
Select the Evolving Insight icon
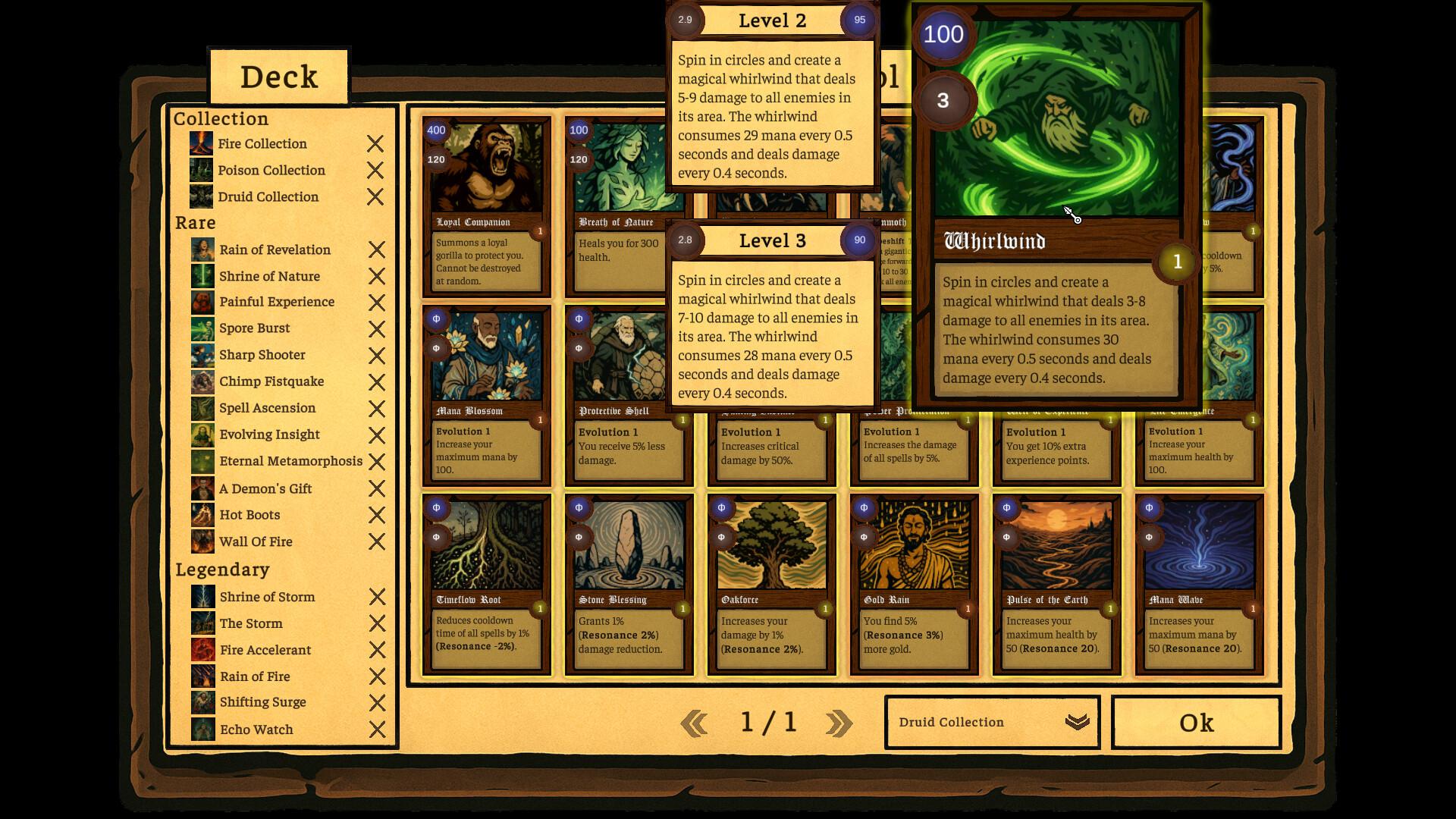[x=201, y=435]
